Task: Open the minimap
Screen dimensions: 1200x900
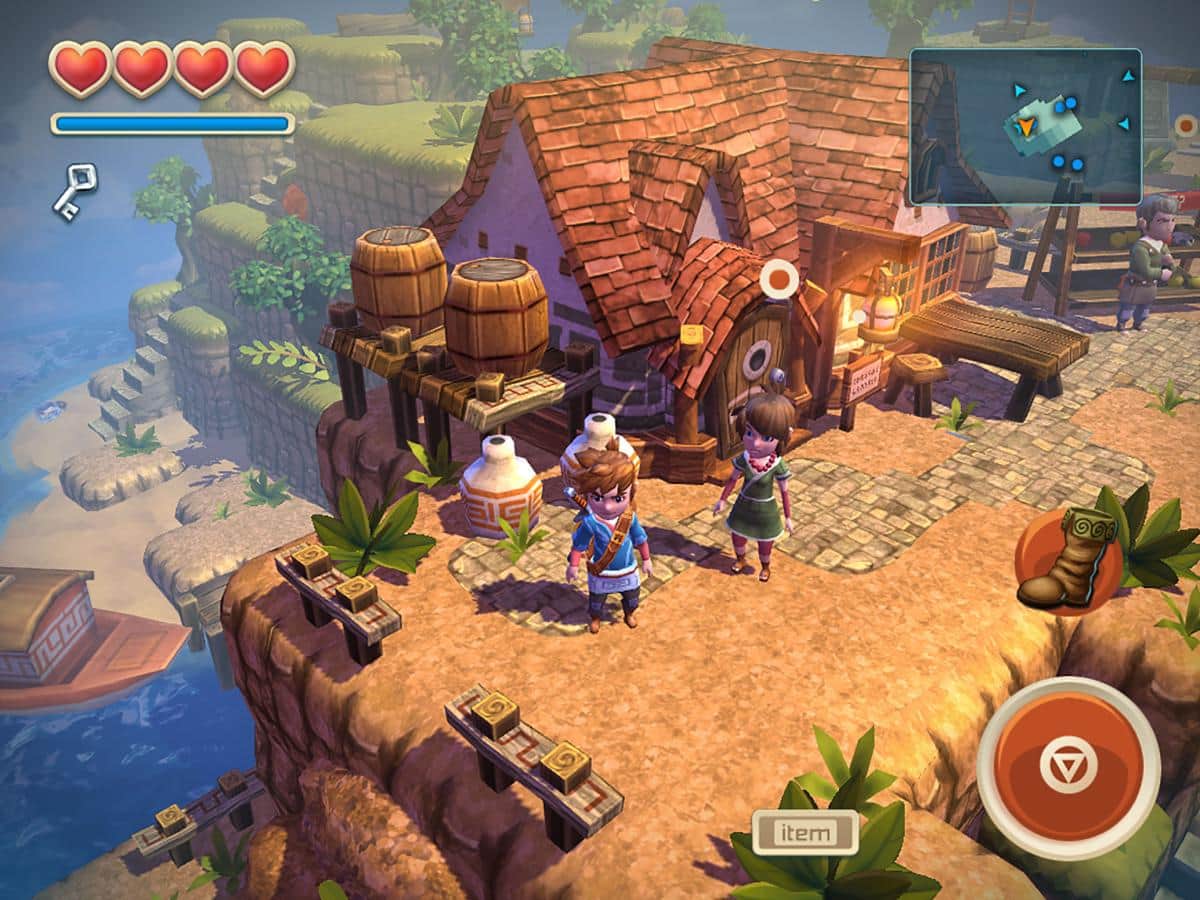Action: coord(1025,127)
